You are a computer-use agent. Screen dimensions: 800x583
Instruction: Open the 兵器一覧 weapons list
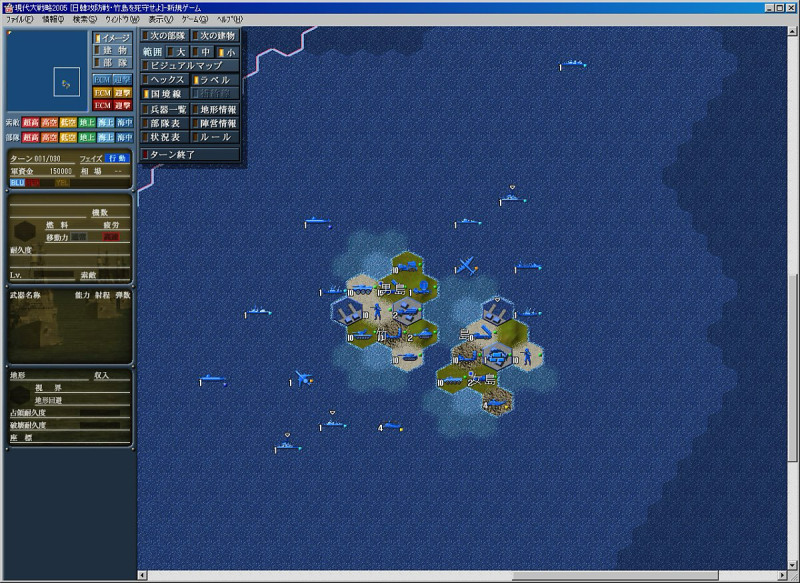click(165, 109)
